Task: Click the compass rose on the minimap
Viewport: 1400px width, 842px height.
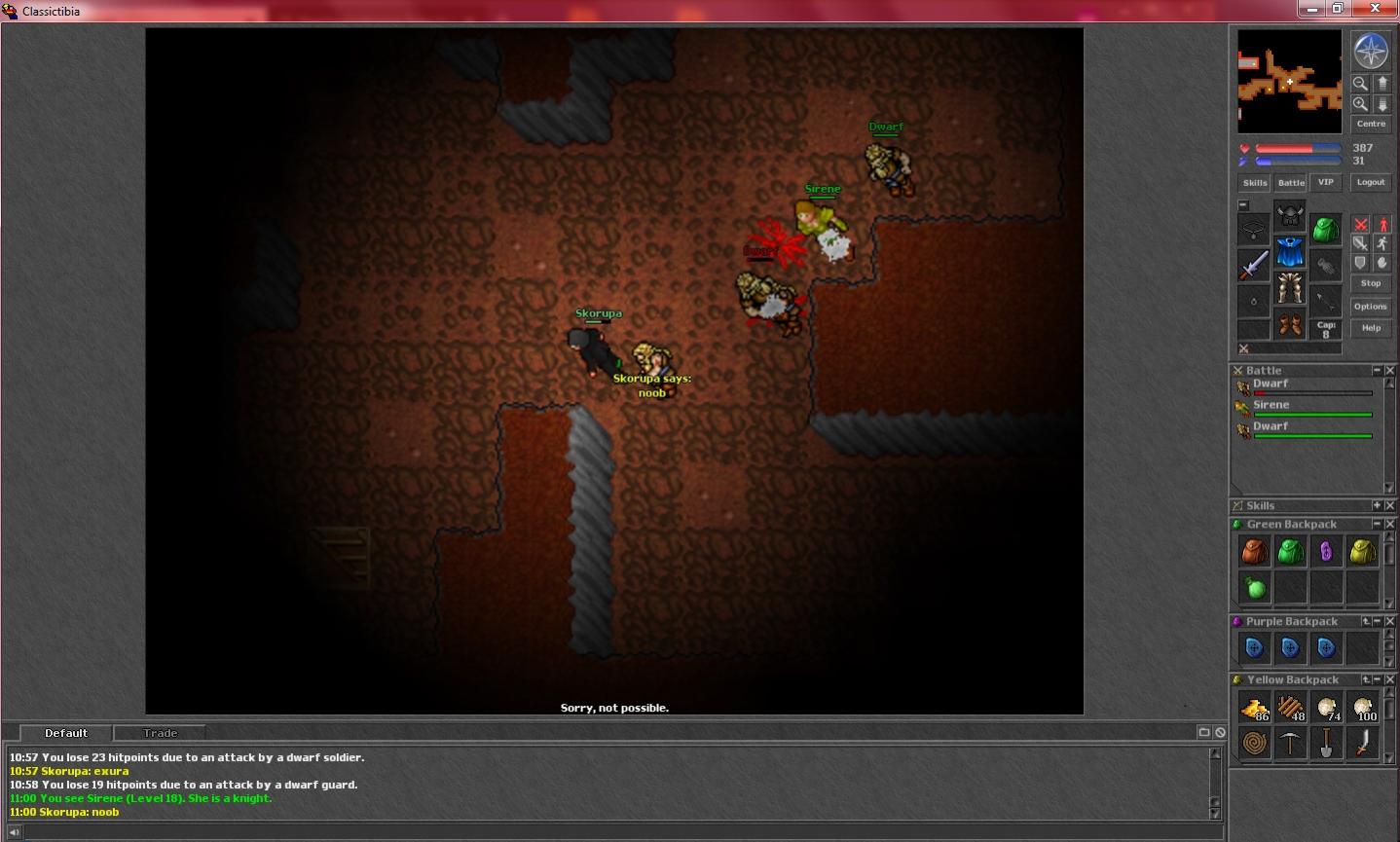Action: 1371,52
